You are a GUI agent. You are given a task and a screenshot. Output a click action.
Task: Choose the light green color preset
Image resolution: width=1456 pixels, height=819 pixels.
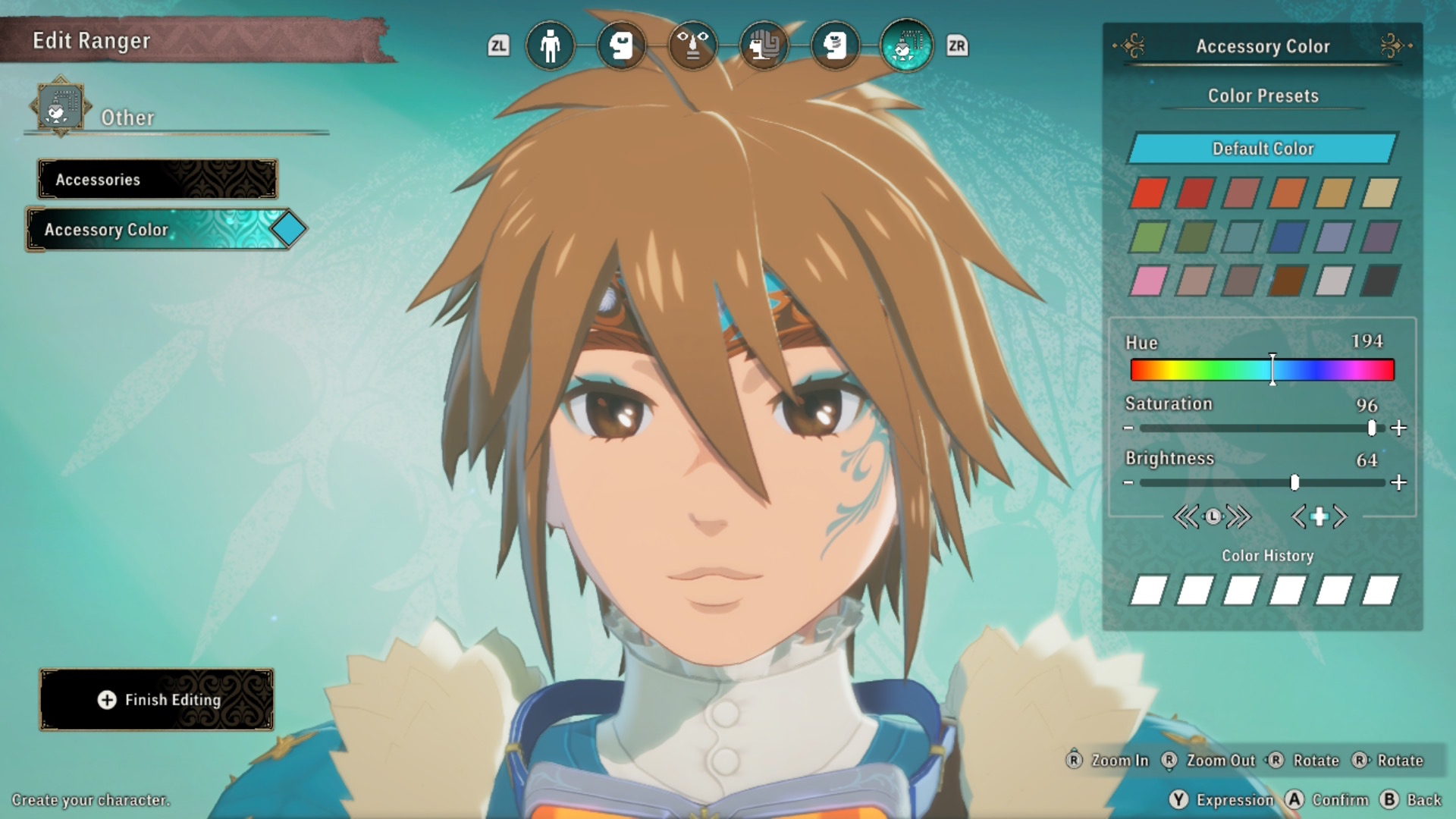[1149, 237]
